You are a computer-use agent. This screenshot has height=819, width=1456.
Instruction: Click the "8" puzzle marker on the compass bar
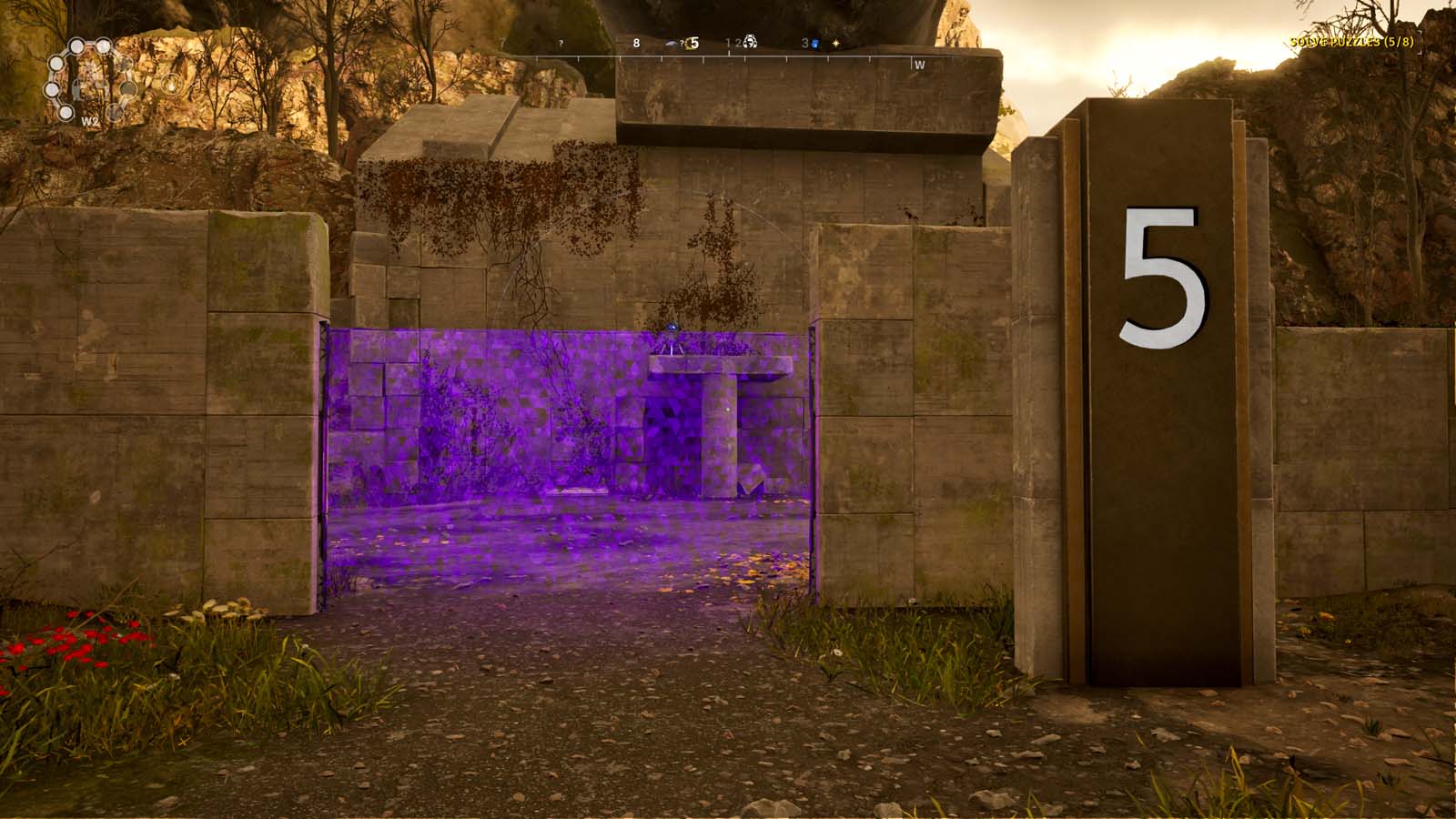pos(636,43)
